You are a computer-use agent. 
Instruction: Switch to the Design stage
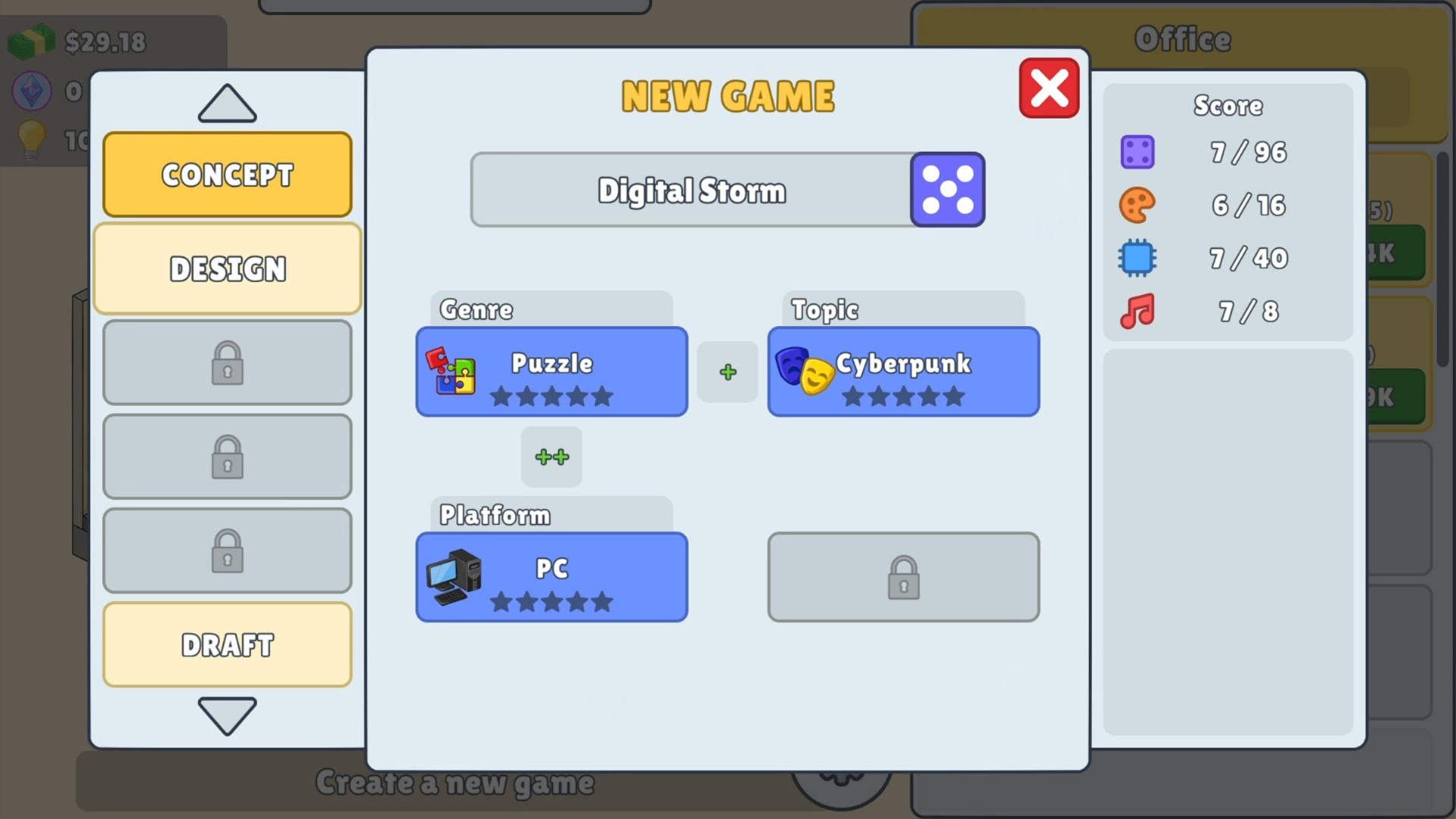pos(227,268)
